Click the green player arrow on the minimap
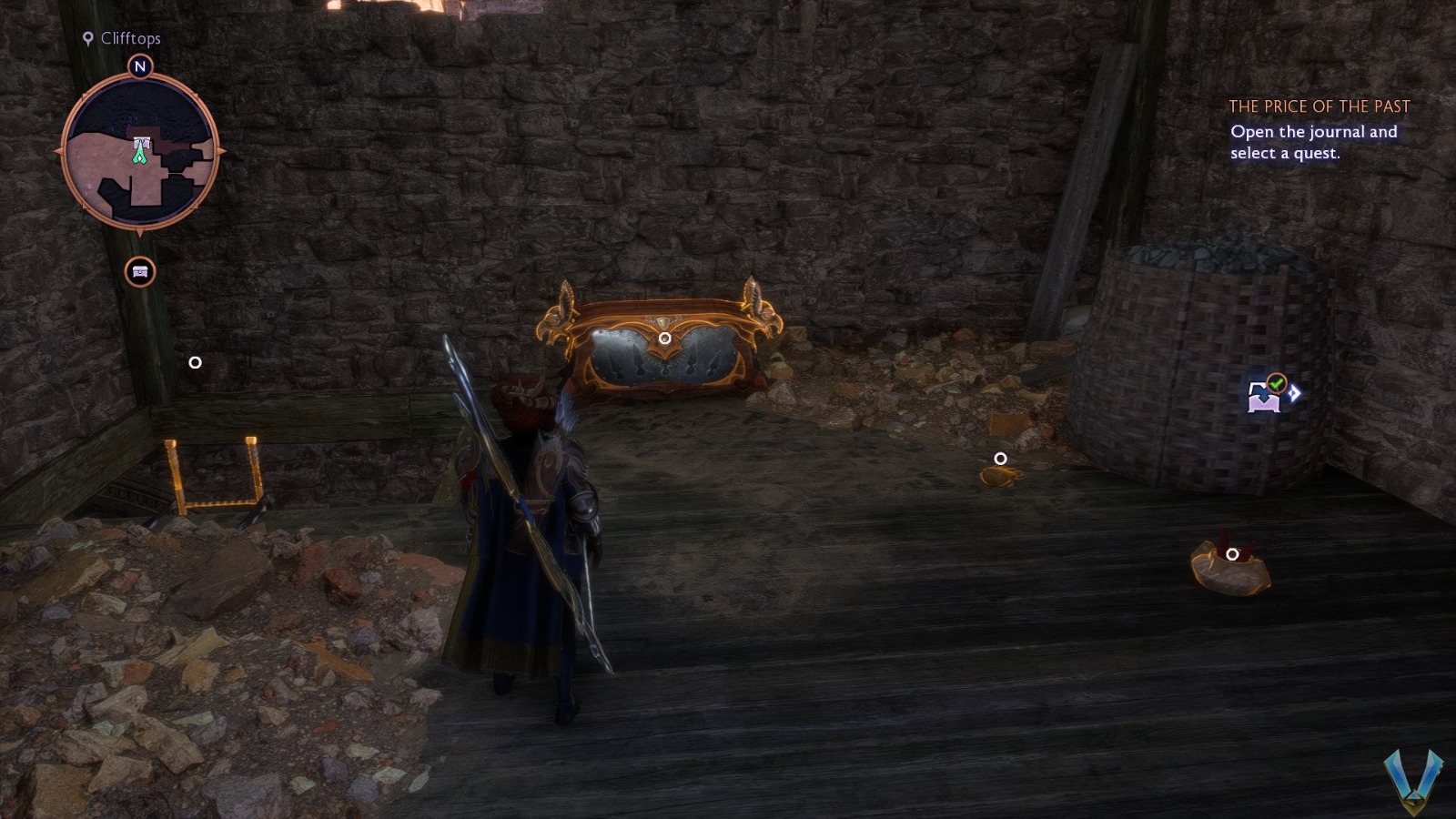 click(x=140, y=153)
